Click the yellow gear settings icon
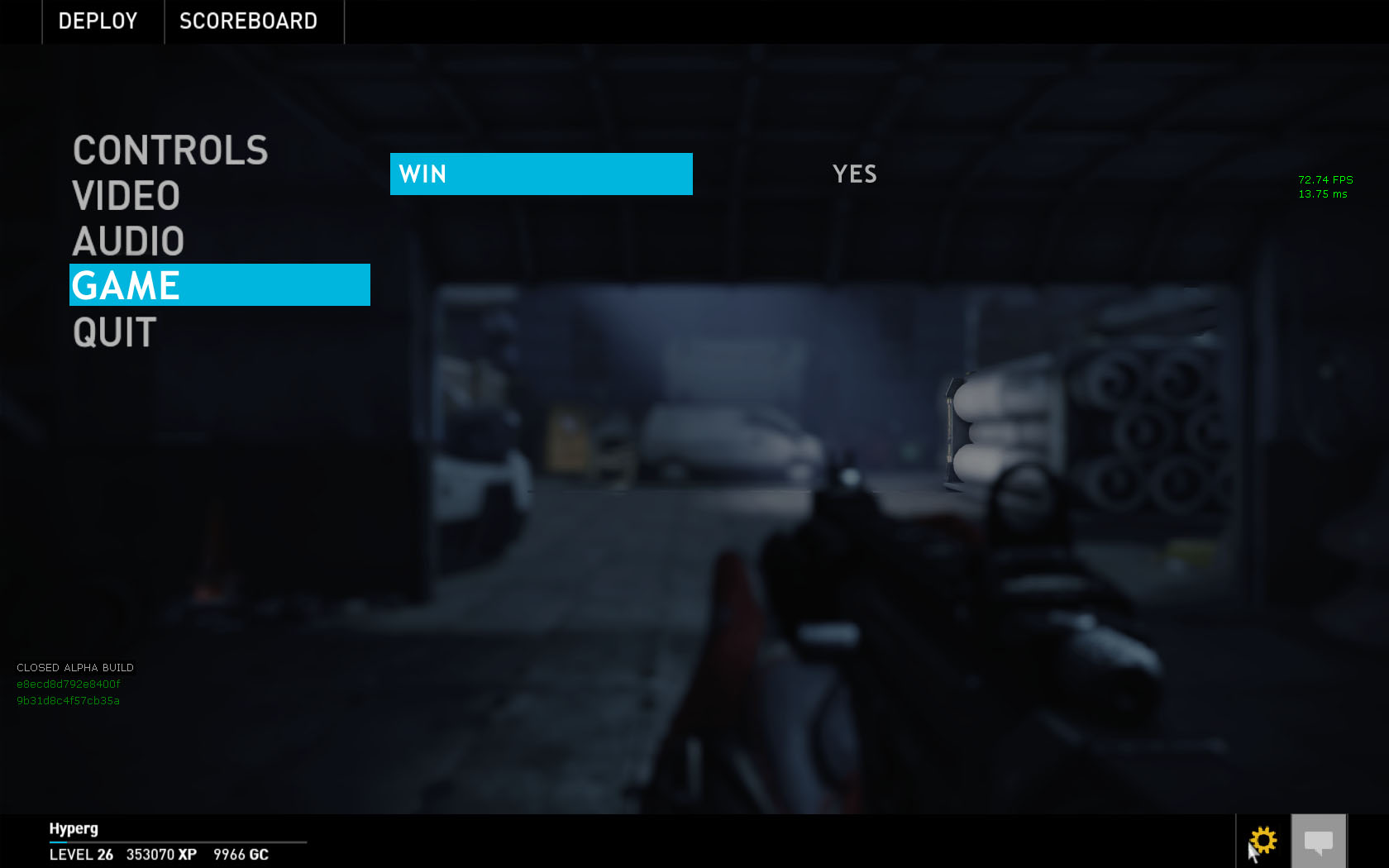Viewport: 1389px width, 868px height. (1263, 841)
